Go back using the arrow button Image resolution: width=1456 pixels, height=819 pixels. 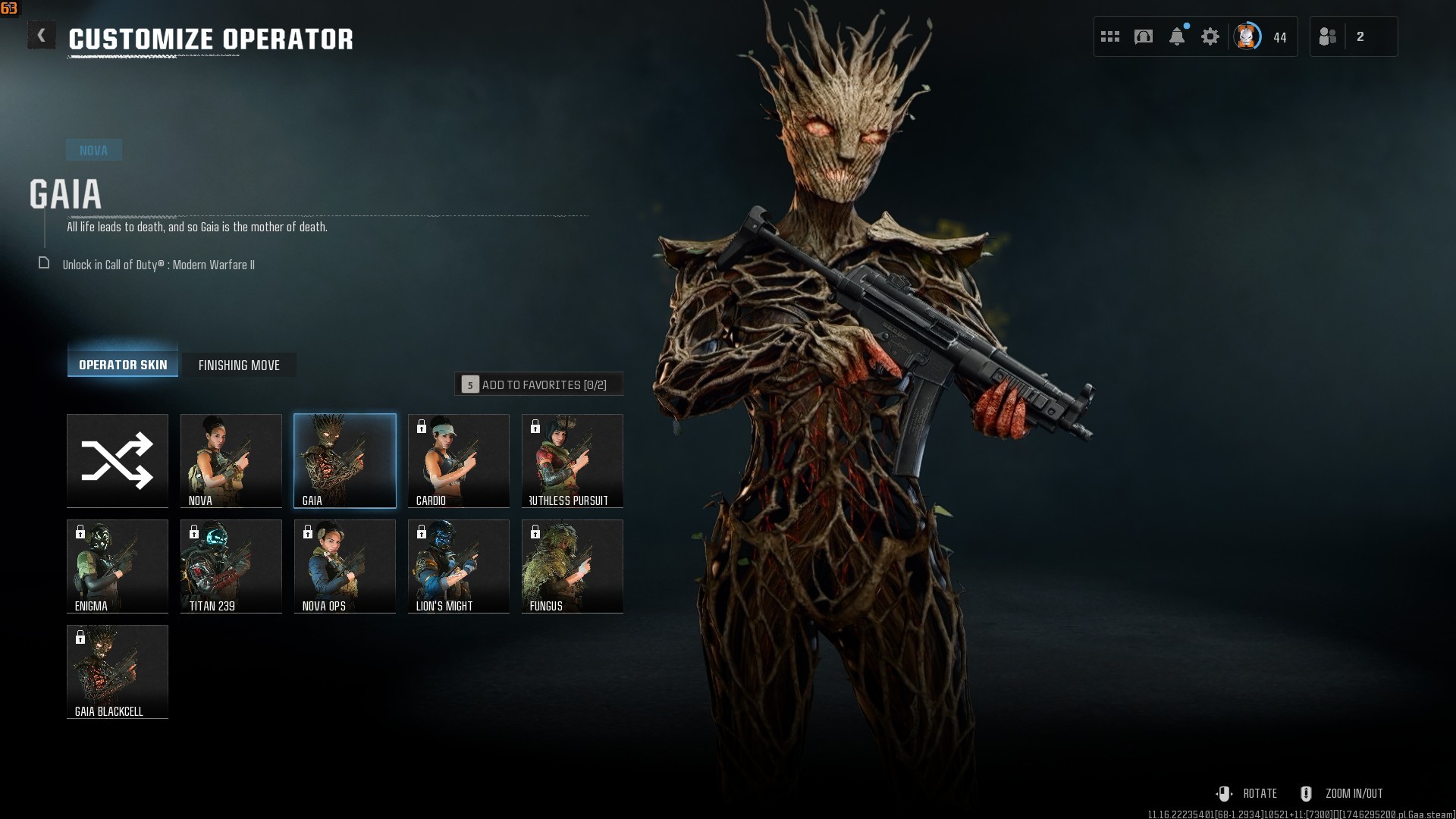pos(42,36)
